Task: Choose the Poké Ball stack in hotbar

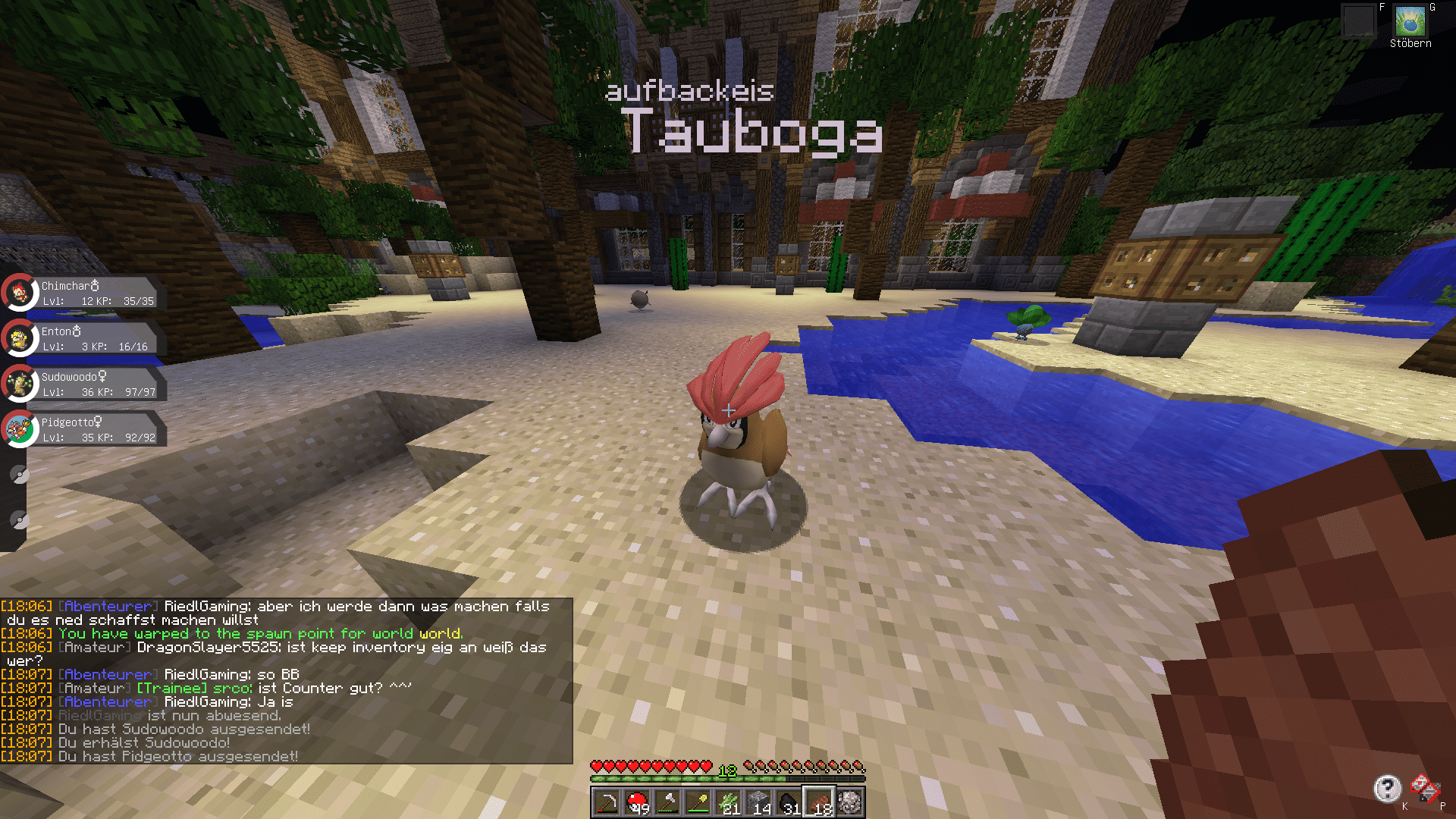Action: pyautogui.click(x=637, y=803)
